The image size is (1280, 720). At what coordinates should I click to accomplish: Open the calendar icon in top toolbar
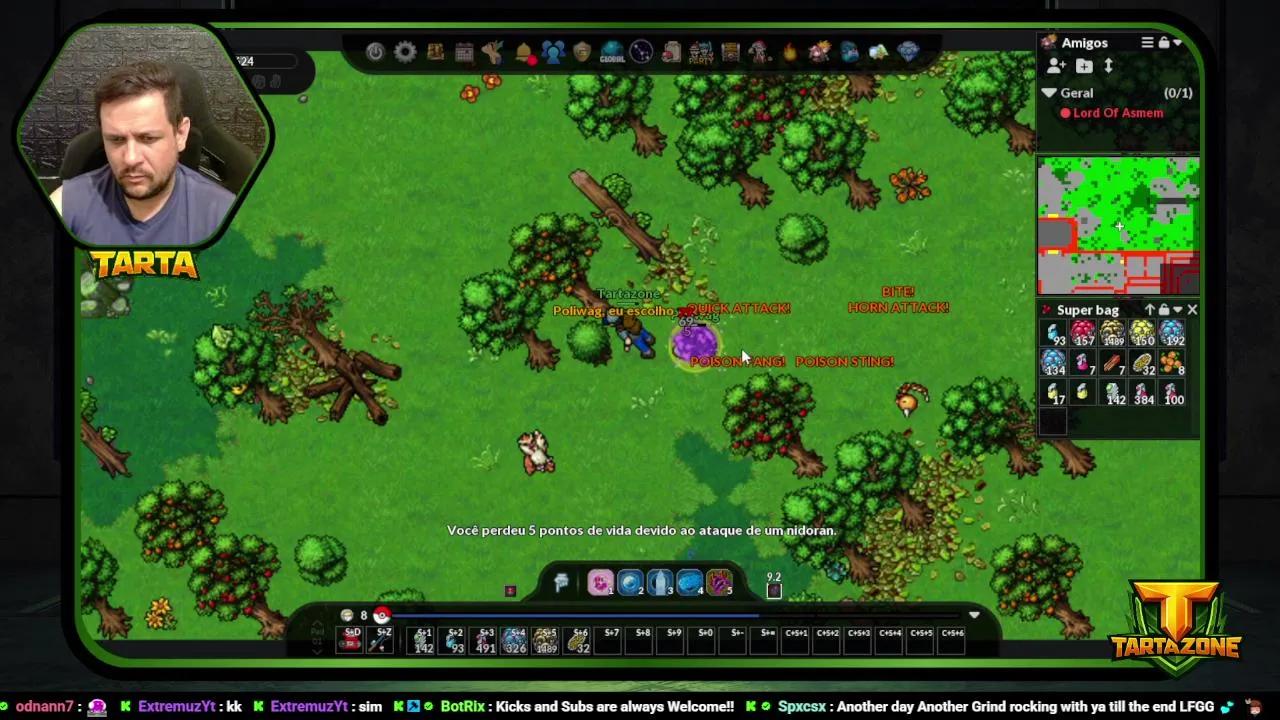(464, 52)
